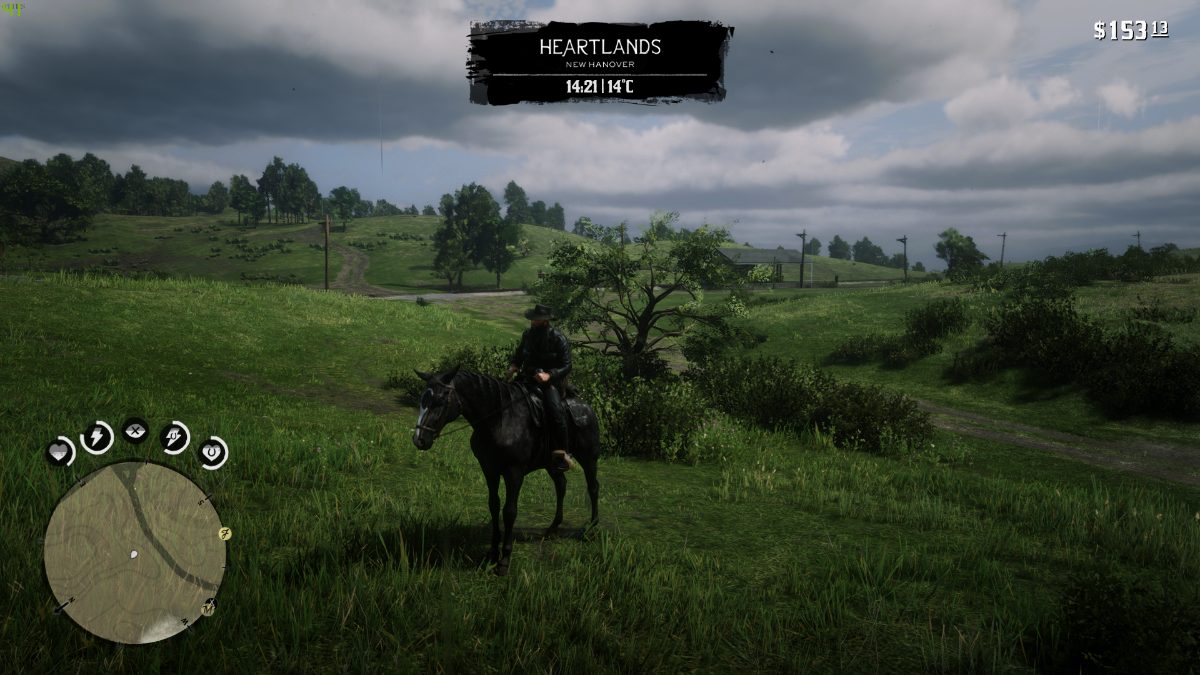Viewport: 1200px width, 675px height.
Task: Select the yellow M marker on the minimap edge
Action: click(208, 606)
